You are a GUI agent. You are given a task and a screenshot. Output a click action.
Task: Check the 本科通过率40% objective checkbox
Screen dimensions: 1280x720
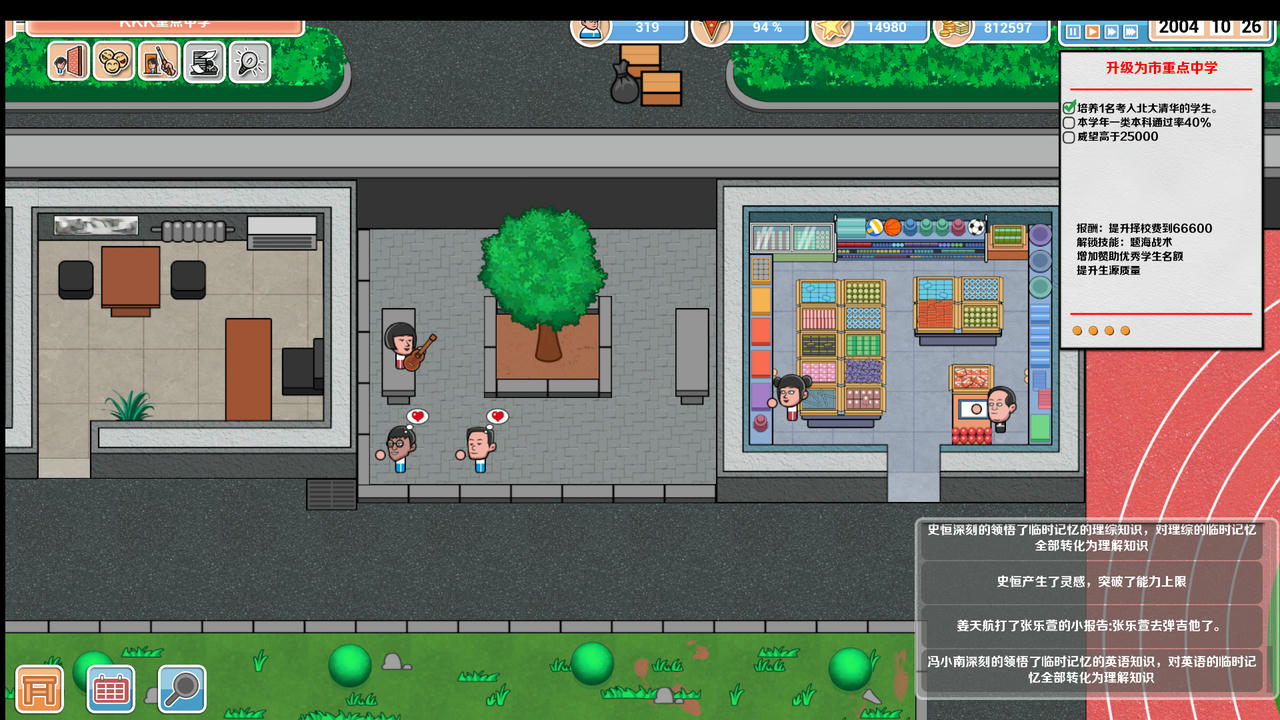tap(1068, 123)
